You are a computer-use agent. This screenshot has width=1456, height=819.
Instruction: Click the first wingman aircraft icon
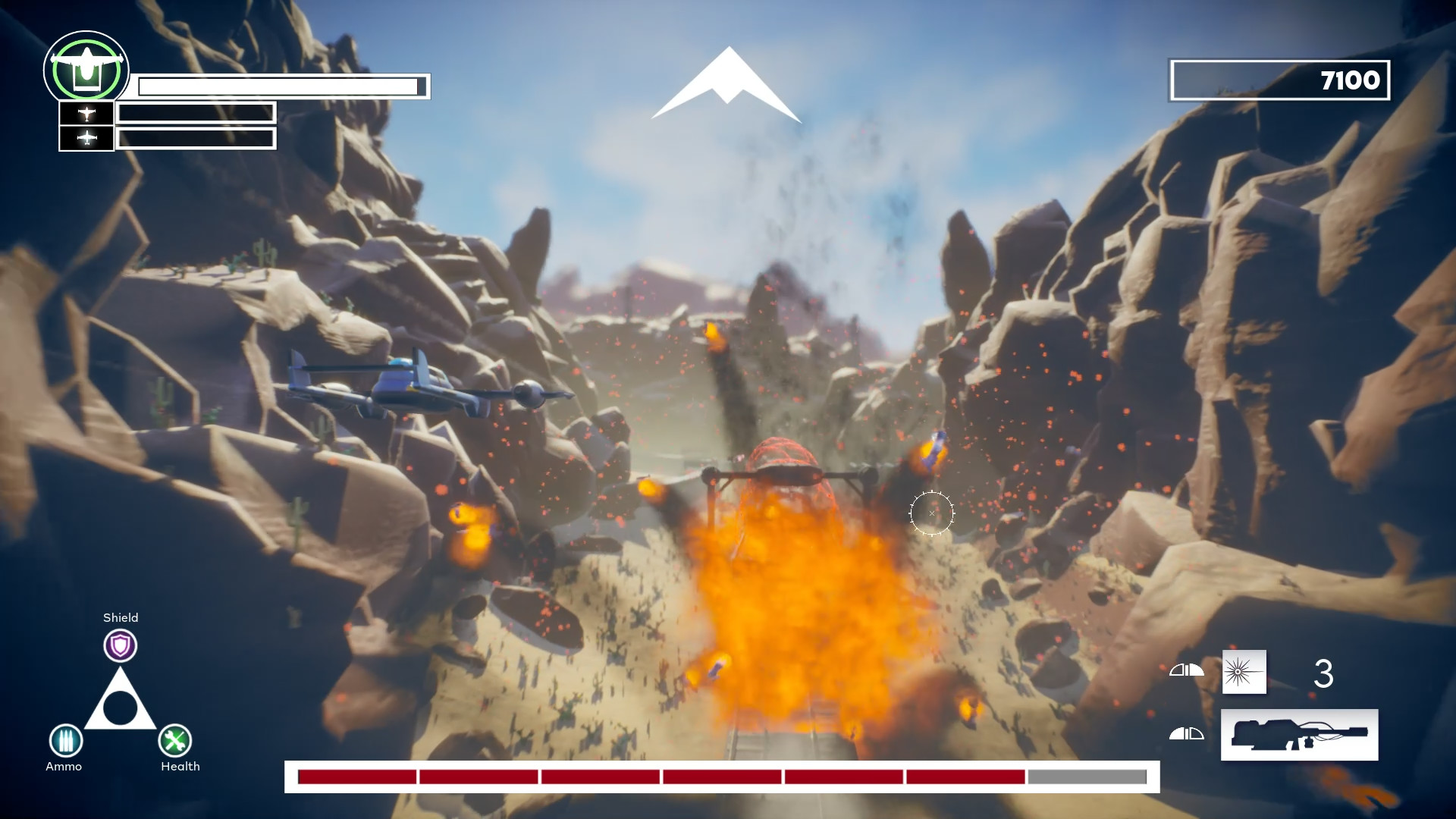tap(86, 112)
